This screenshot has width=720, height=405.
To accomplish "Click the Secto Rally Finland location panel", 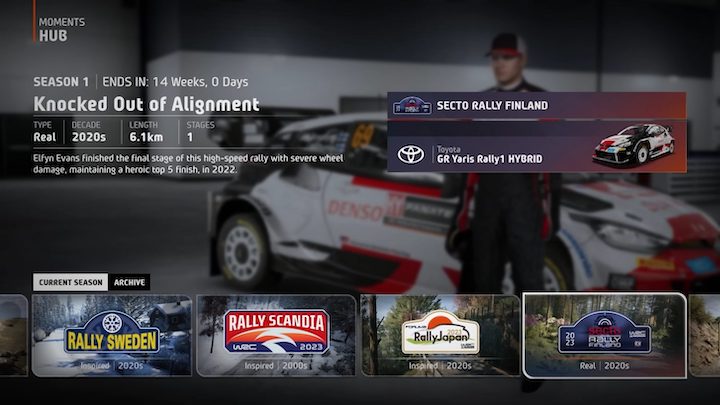I will [536, 105].
